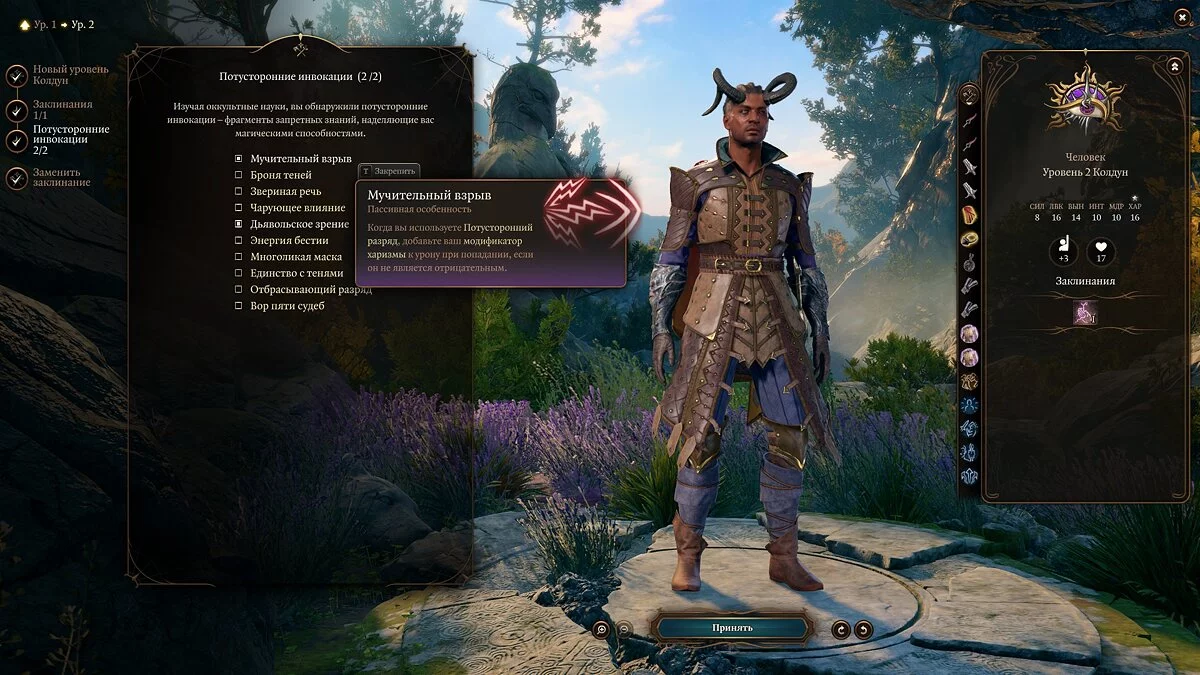Switch to the Заменить заклинание step
This screenshot has width=1200, height=675.
click(x=17, y=177)
